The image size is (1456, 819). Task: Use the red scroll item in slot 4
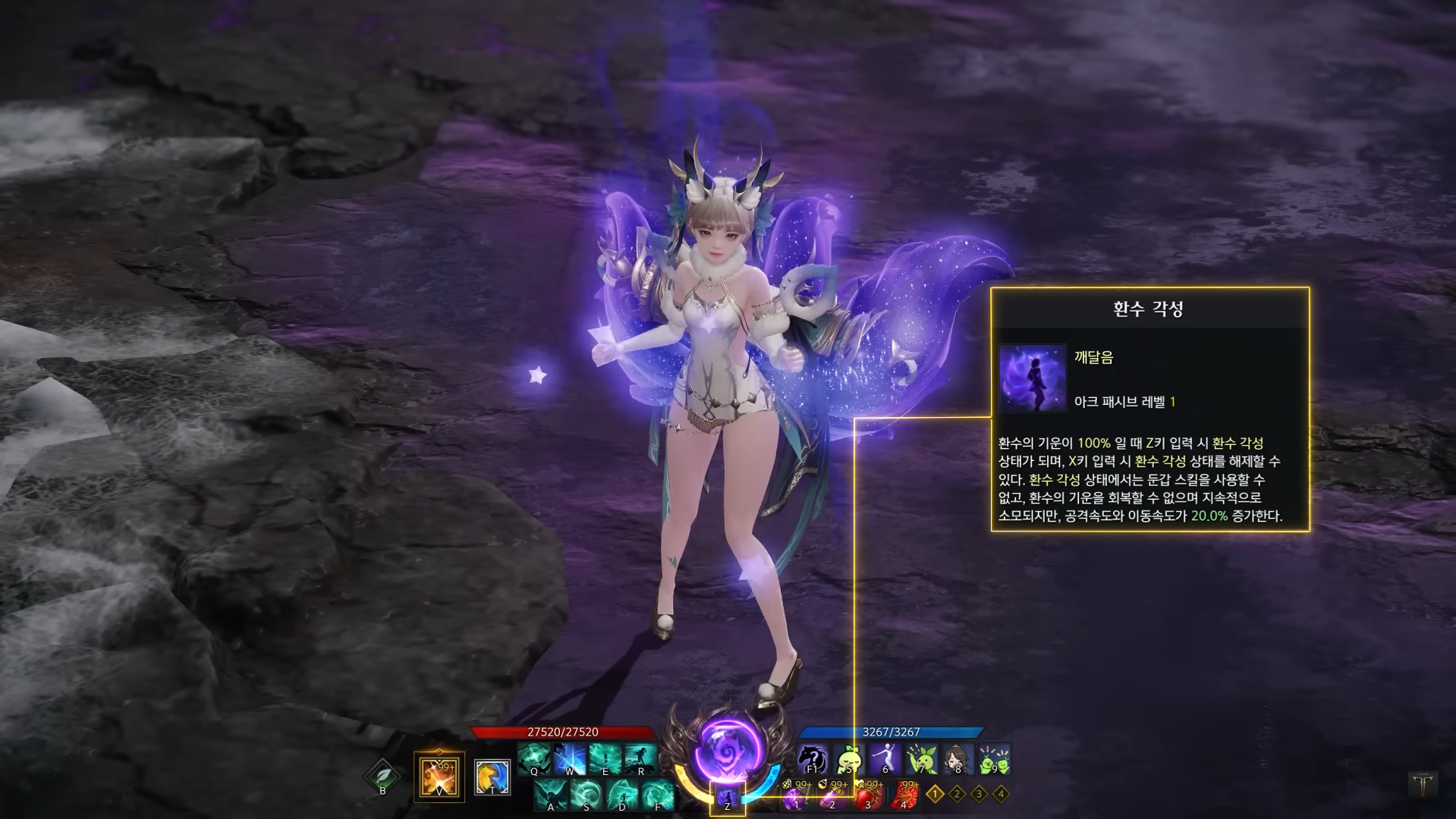[x=904, y=795]
